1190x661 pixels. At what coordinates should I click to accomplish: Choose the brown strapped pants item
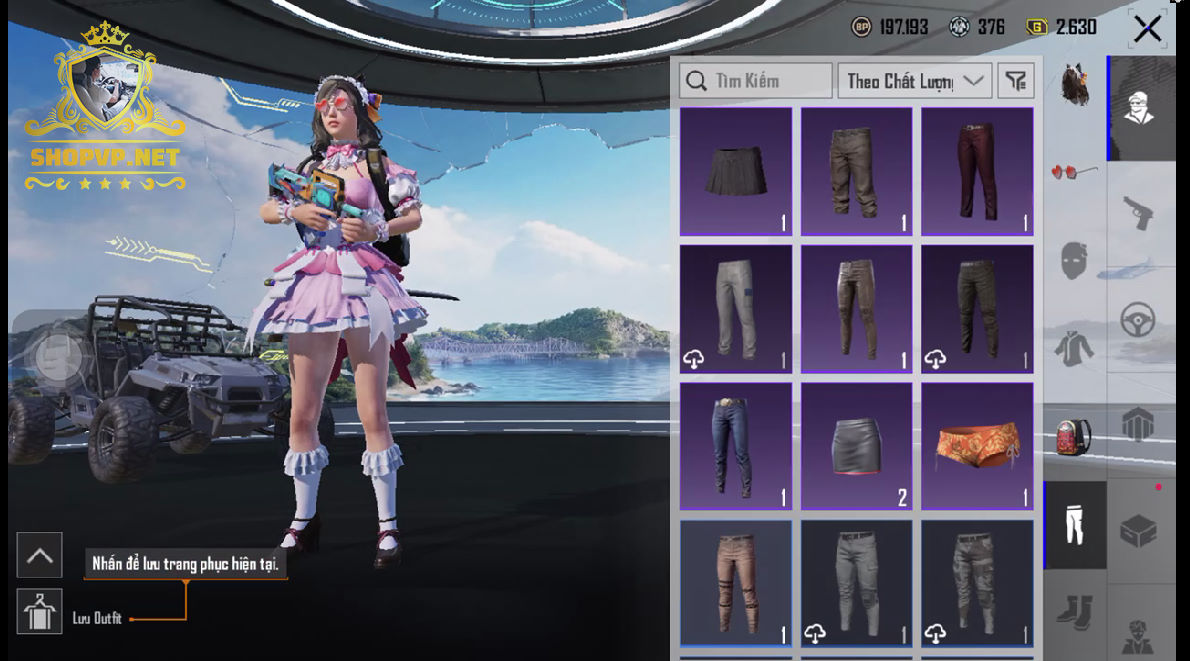point(736,582)
